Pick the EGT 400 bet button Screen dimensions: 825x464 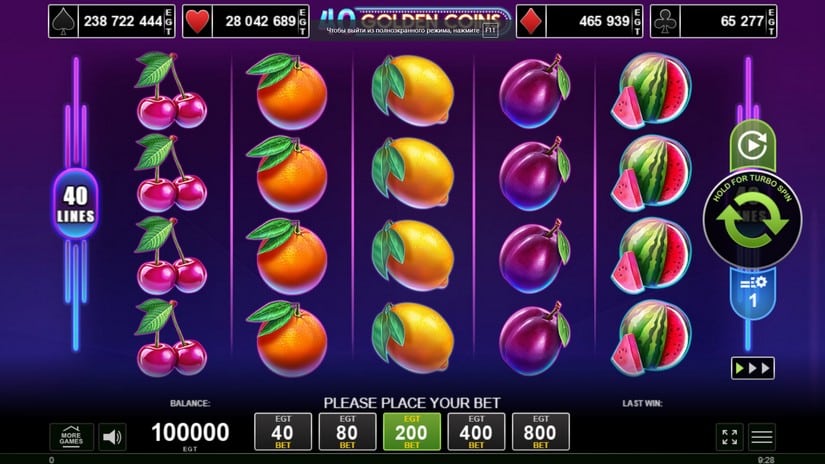475,431
